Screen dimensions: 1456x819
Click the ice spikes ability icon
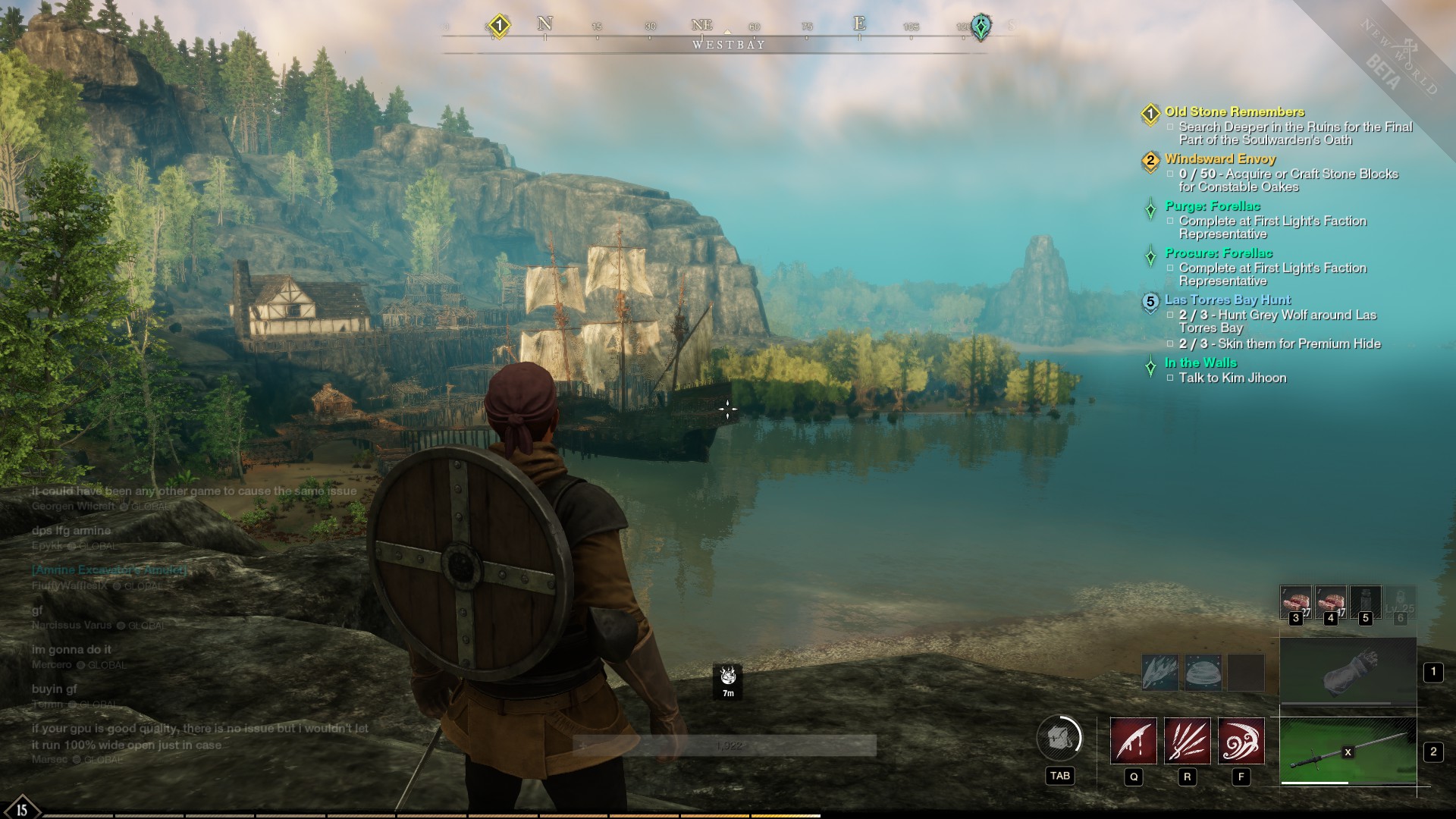(1160, 673)
